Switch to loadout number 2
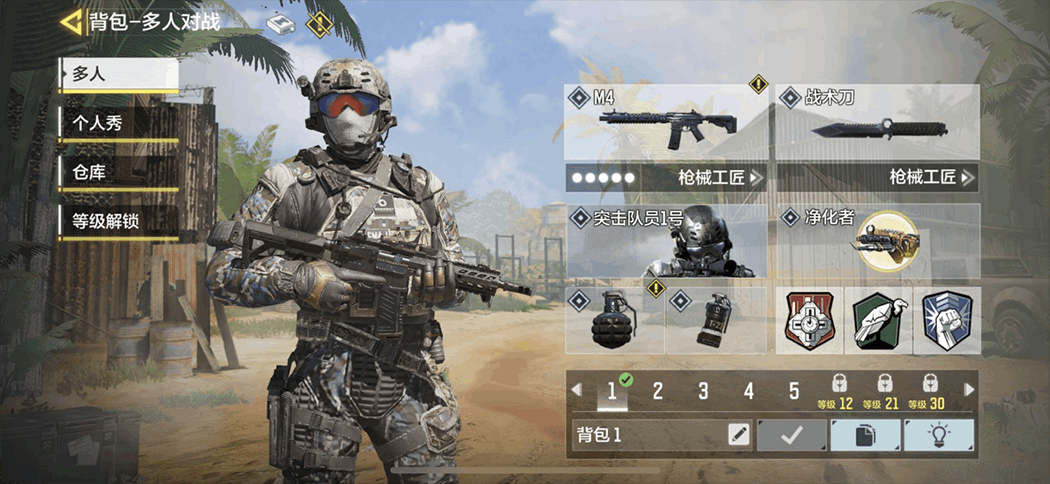This screenshot has width=1050, height=484. coord(658,391)
